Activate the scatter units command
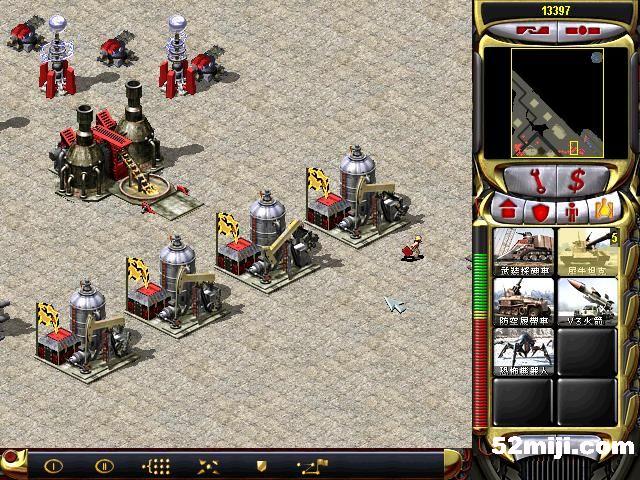 (x=209, y=465)
